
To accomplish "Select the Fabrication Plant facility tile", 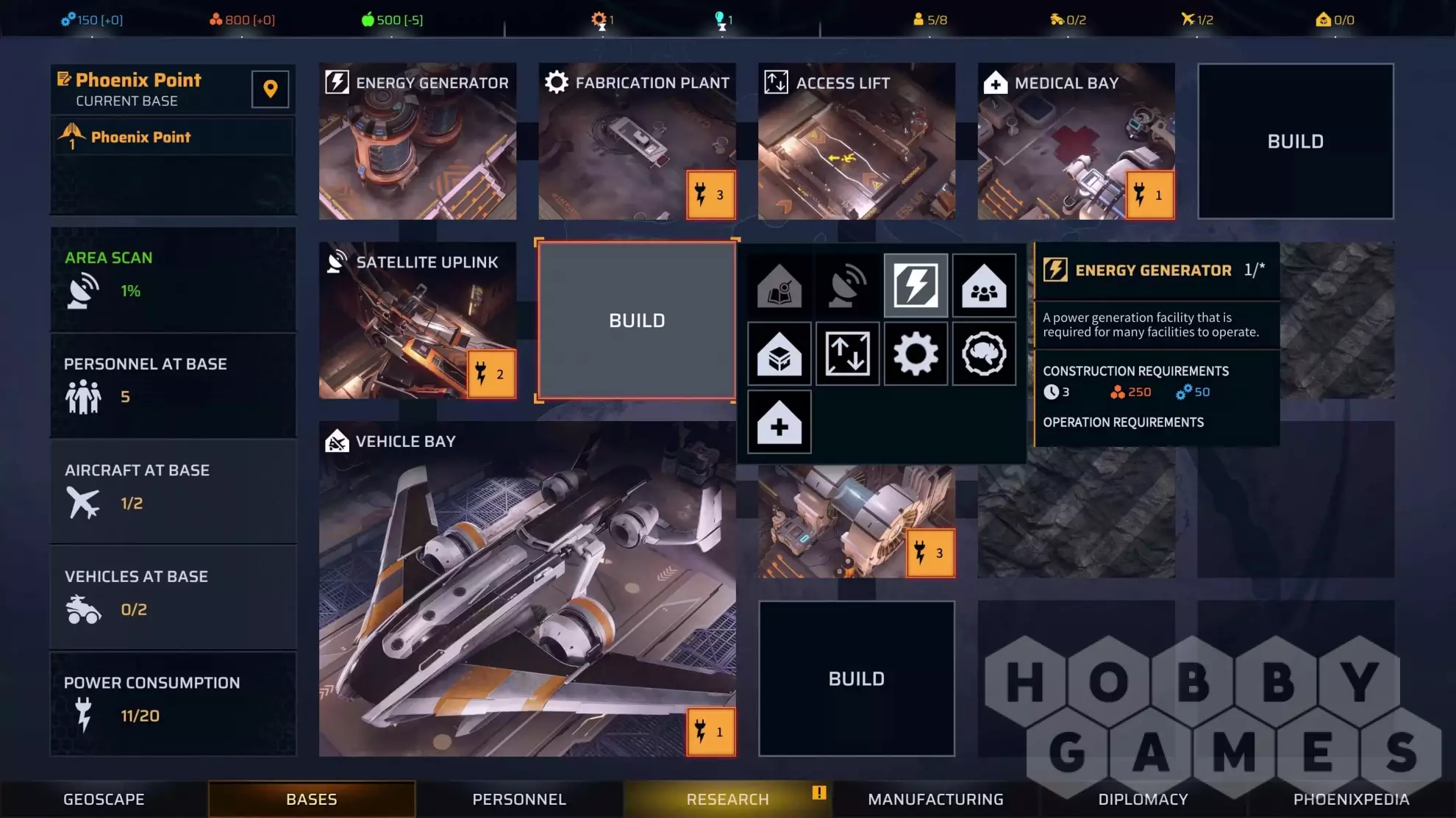I will [x=637, y=141].
